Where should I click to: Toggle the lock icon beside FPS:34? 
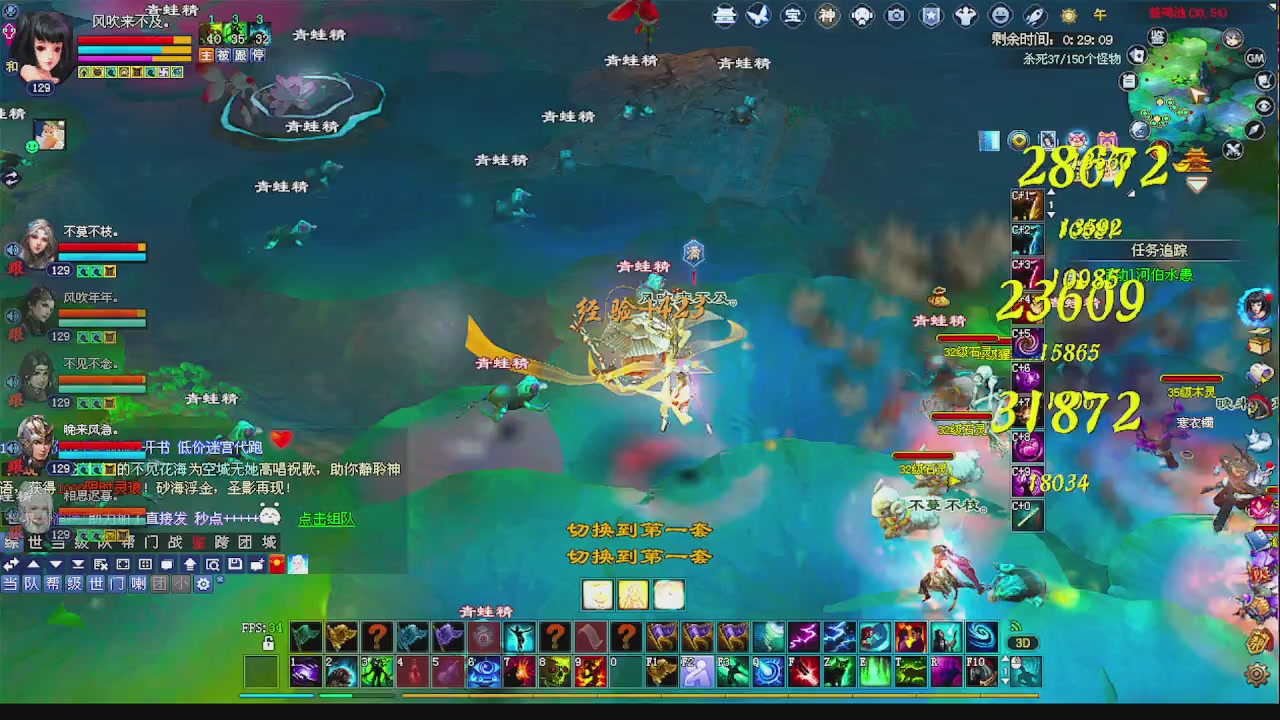click(x=268, y=643)
